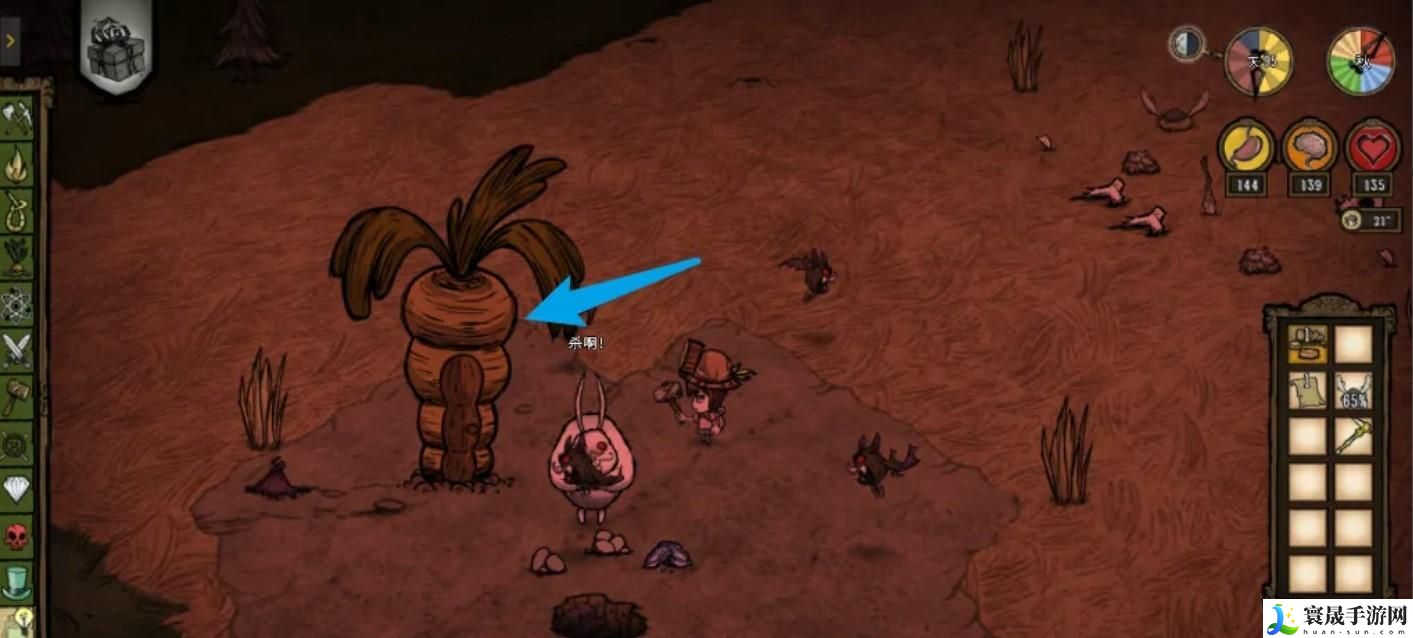Open the red skull Magic tab
Screen dimensions: 1413x638
[17, 536]
